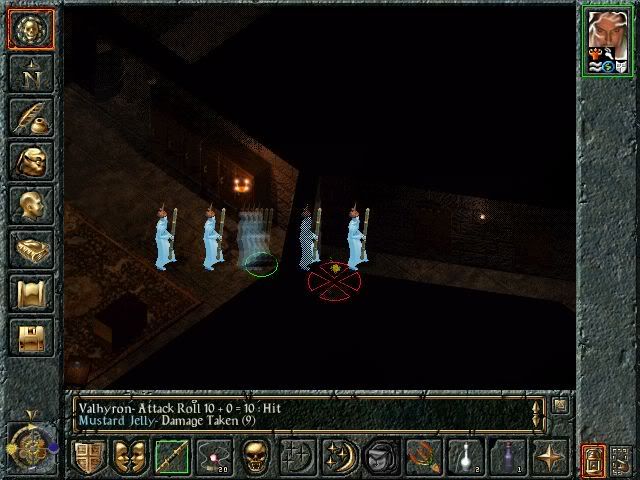Open the moon and stars spell casting button

(x=338, y=457)
